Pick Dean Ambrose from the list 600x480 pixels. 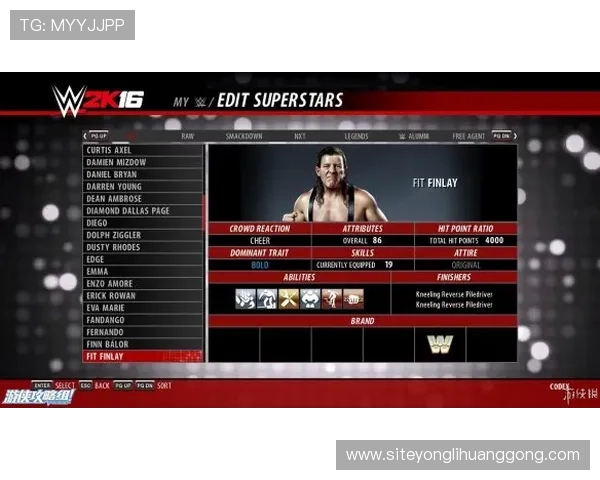coord(116,198)
